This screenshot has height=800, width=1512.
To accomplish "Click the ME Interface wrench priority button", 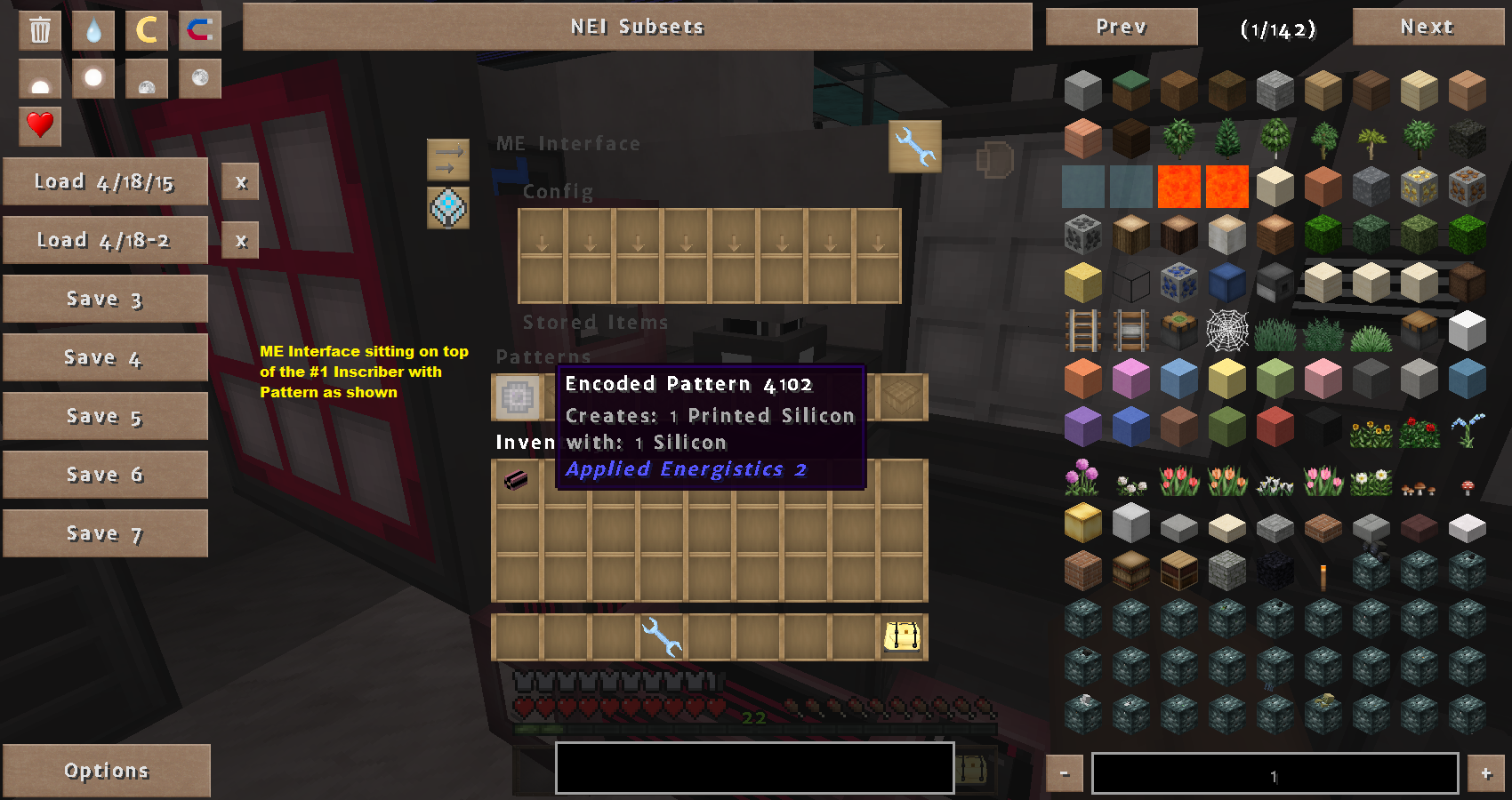I will coord(914,146).
